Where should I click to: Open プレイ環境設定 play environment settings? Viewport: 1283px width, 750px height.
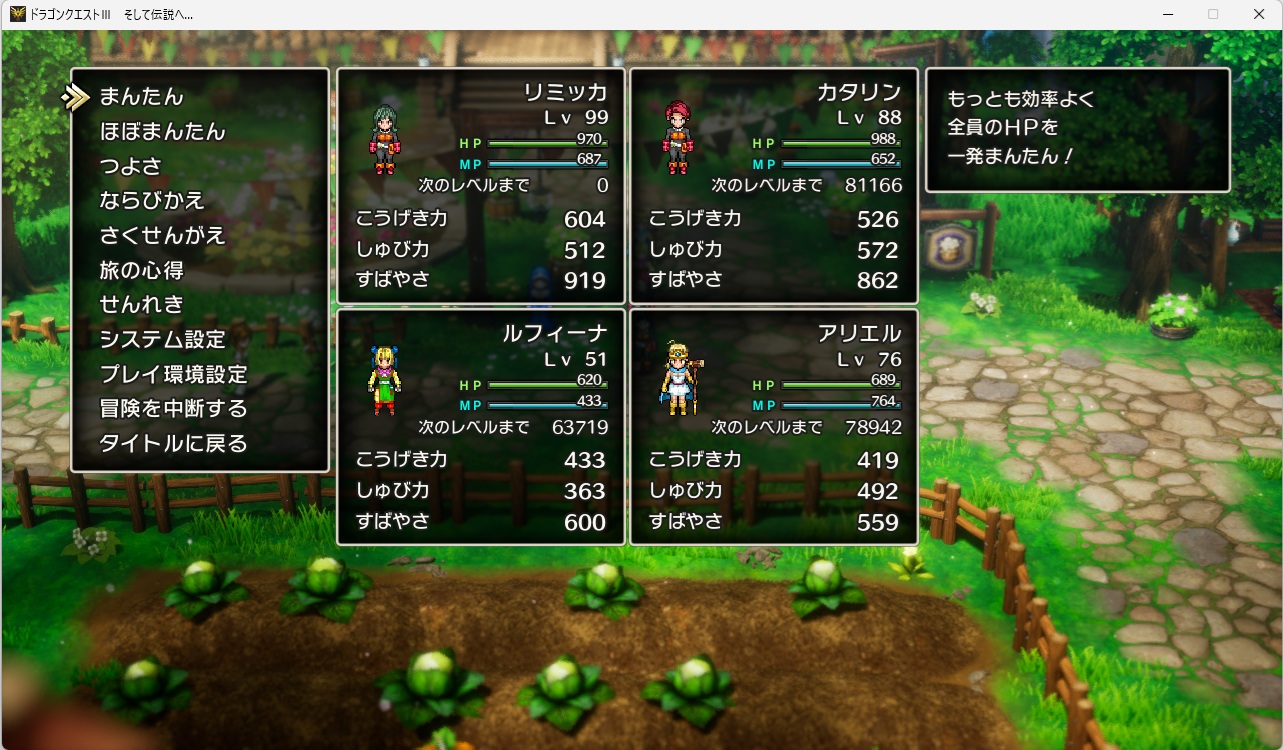pyautogui.click(x=173, y=375)
